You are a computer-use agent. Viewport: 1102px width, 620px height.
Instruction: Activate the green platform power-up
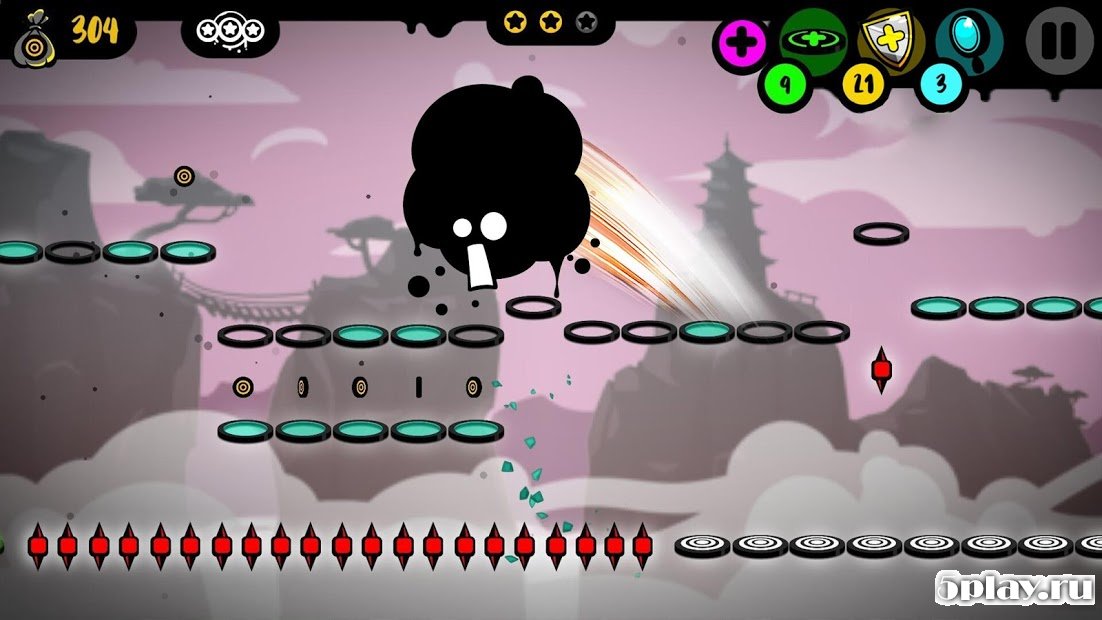tap(812, 40)
